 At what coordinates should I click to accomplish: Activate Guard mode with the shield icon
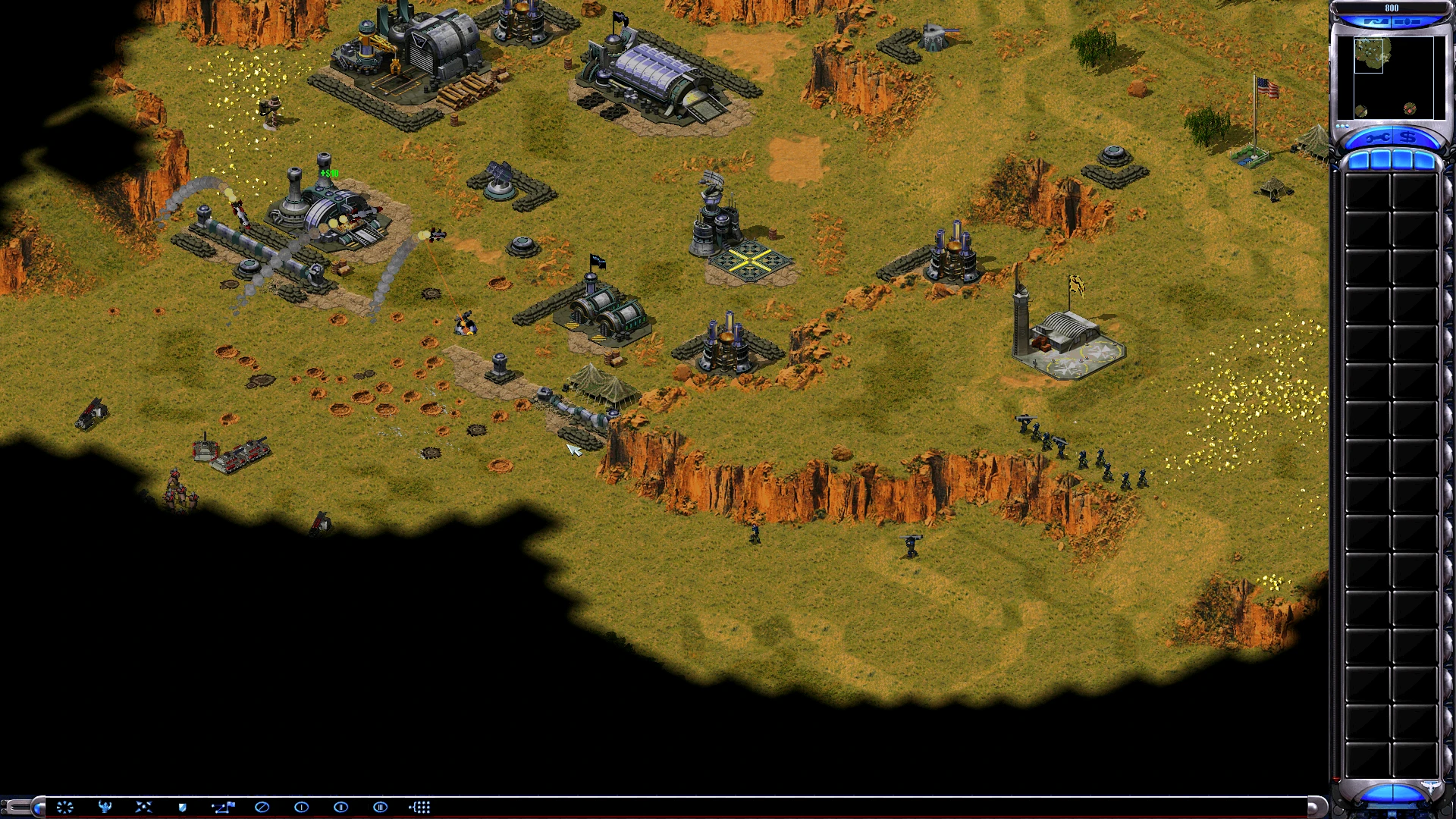pos(181,807)
